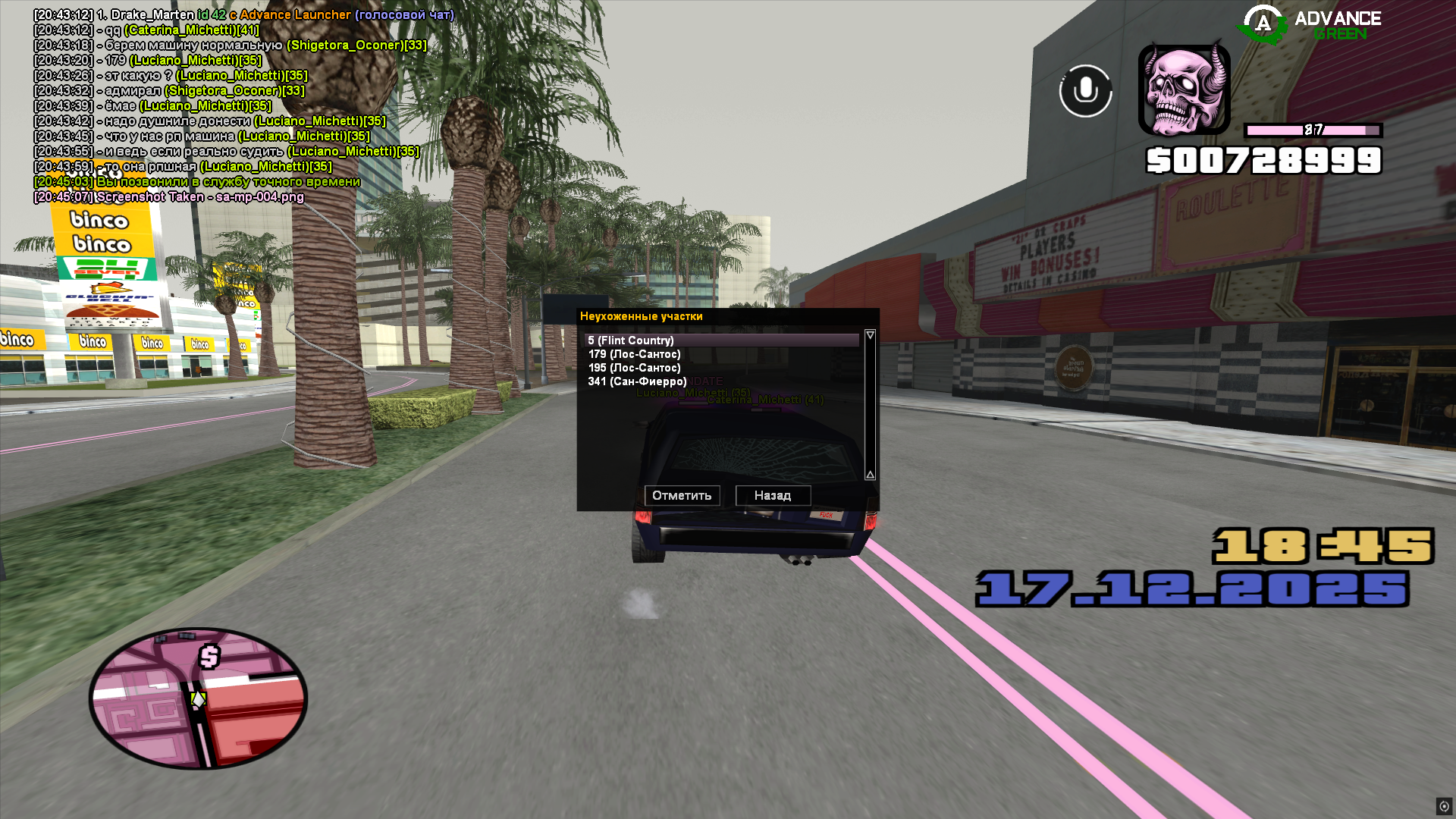The height and width of the screenshot is (819, 1456).
Task: Open the oval radar minimap
Action: (x=198, y=698)
